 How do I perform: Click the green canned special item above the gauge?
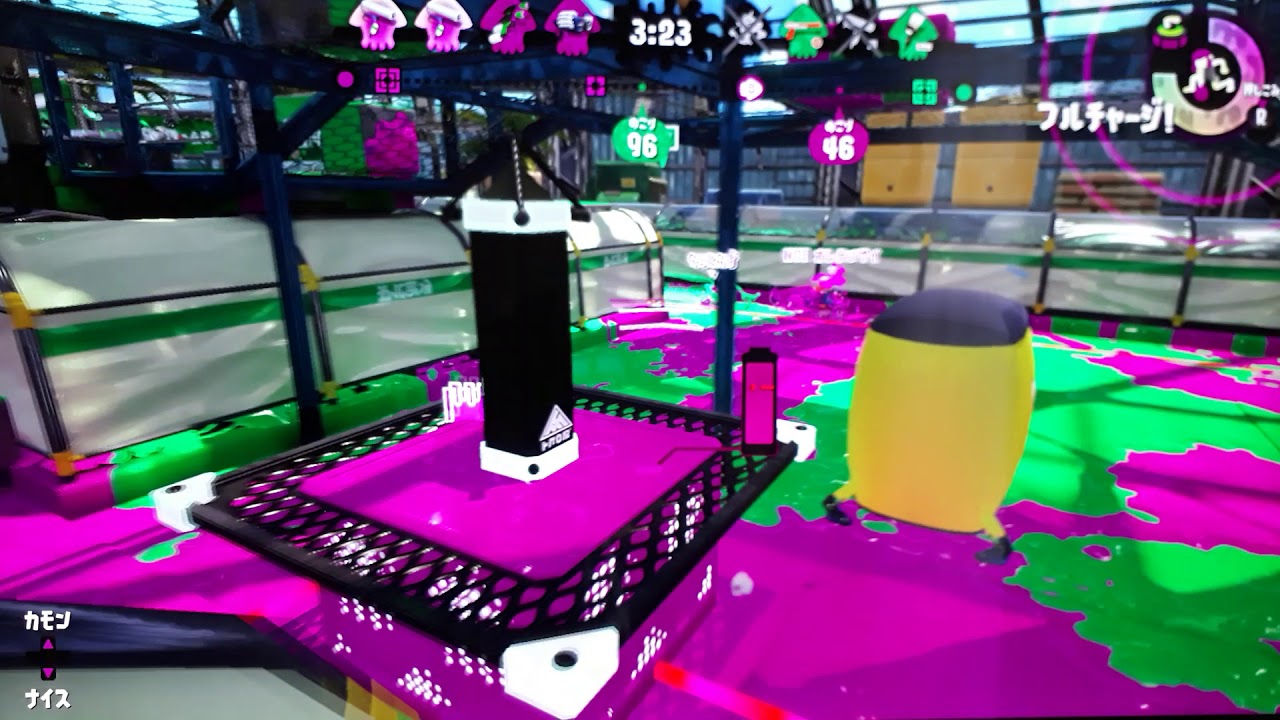point(1169,31)
